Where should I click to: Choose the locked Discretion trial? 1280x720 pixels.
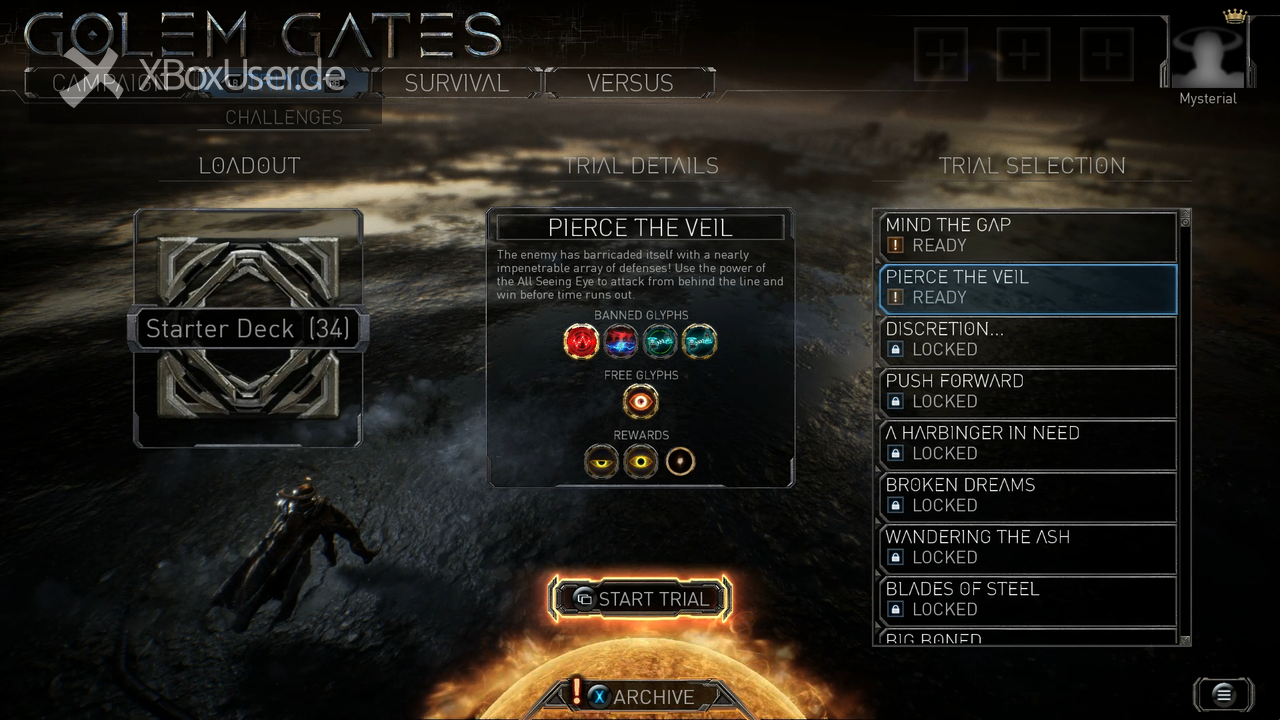point(1027,340)
